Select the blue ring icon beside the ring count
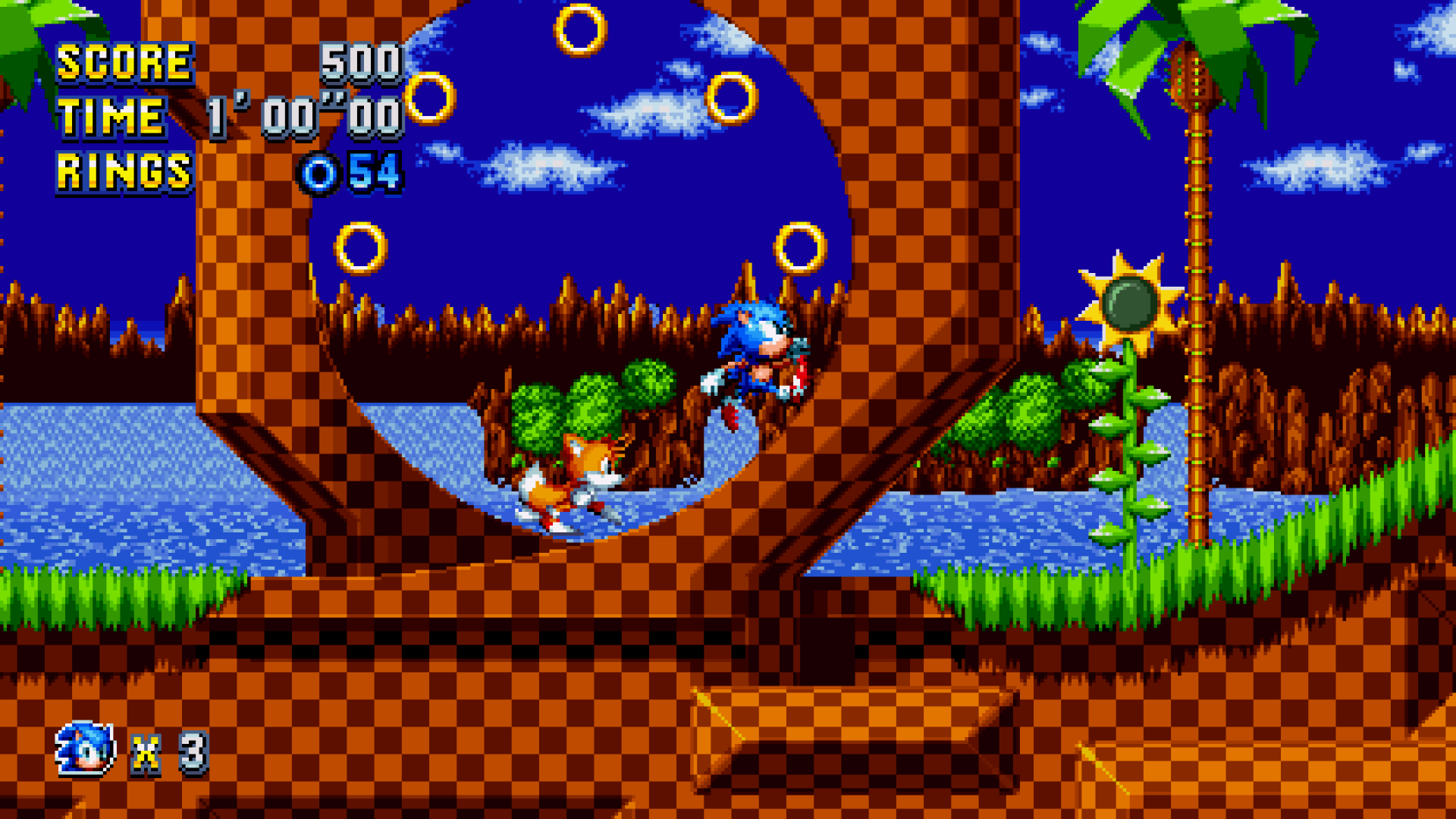Image resolution: width=1456 pixels, height=819 pixels. click(x=319, y=172)
